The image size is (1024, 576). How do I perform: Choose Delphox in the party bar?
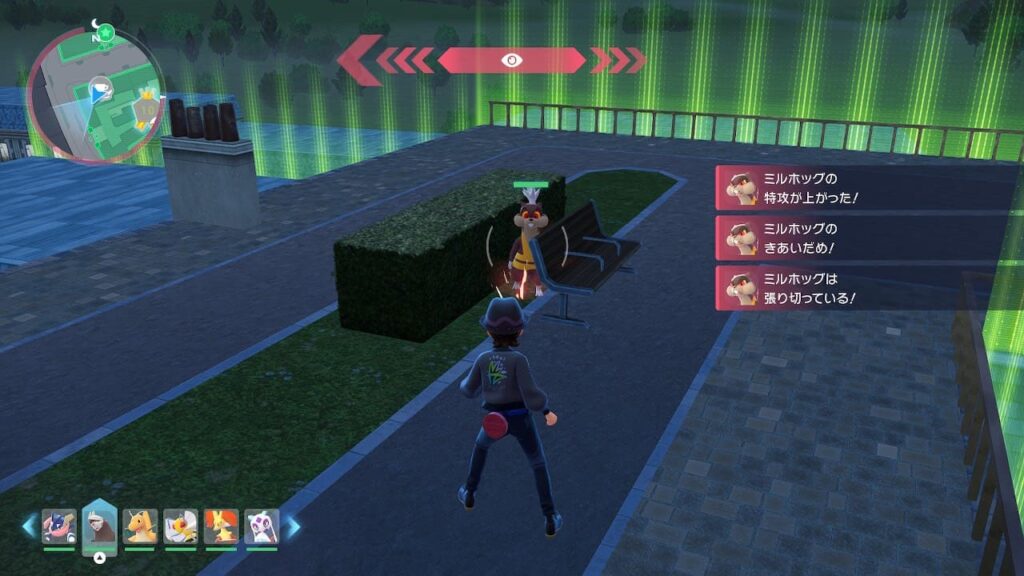click(x=221, y=526)
